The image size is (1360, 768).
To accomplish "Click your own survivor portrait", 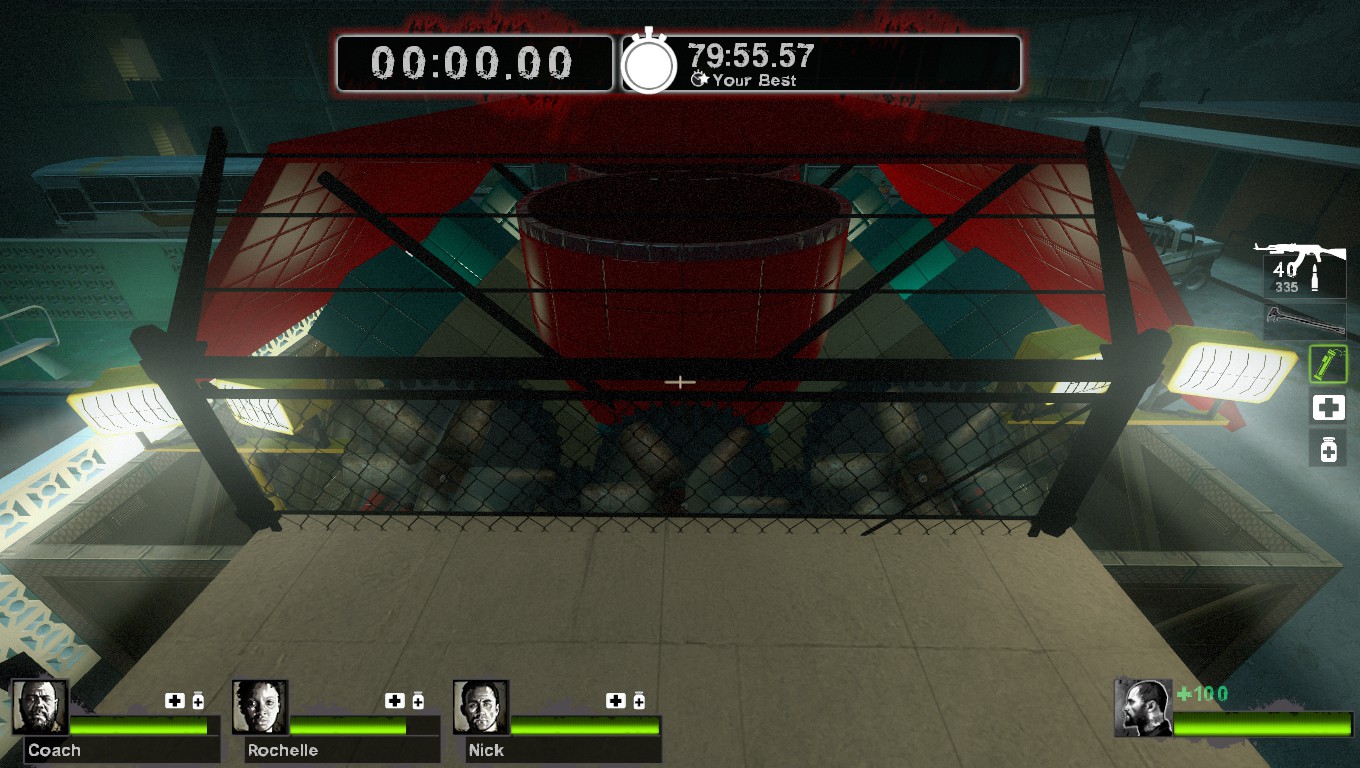I will [1143, 708].
